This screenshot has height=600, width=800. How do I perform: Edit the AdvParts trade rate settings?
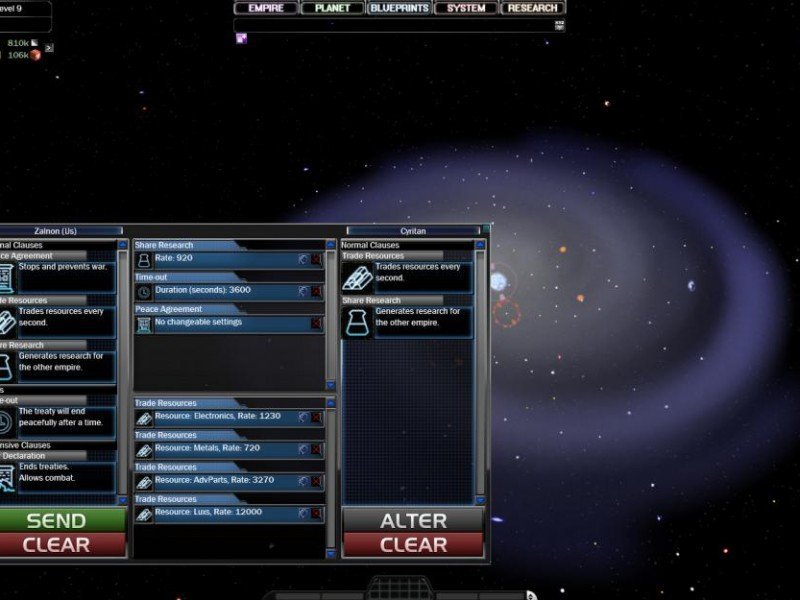click(303, 481)
